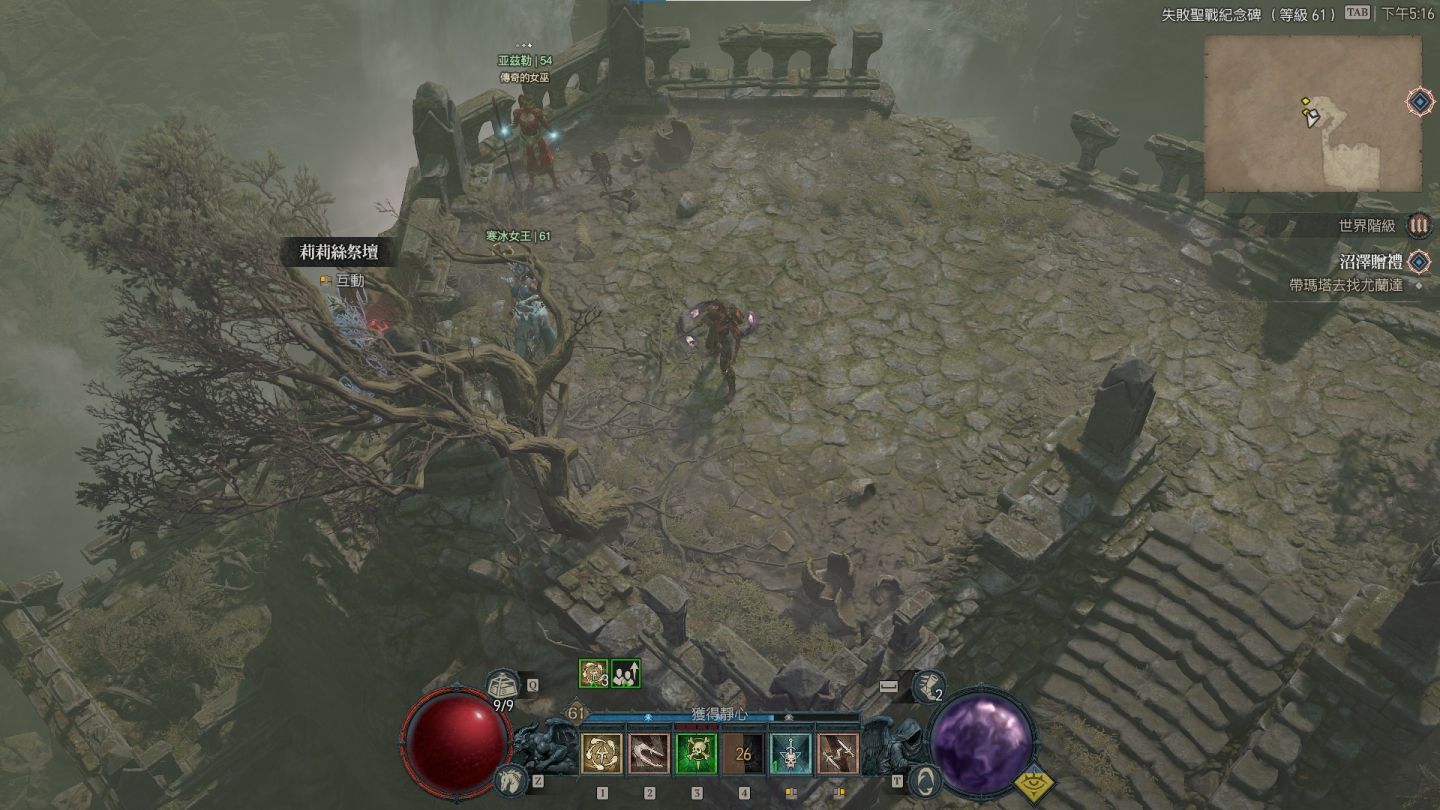Activate the twin daggers skill
The height and width of the screenshot is (810, 1440).
coord(837,754)
